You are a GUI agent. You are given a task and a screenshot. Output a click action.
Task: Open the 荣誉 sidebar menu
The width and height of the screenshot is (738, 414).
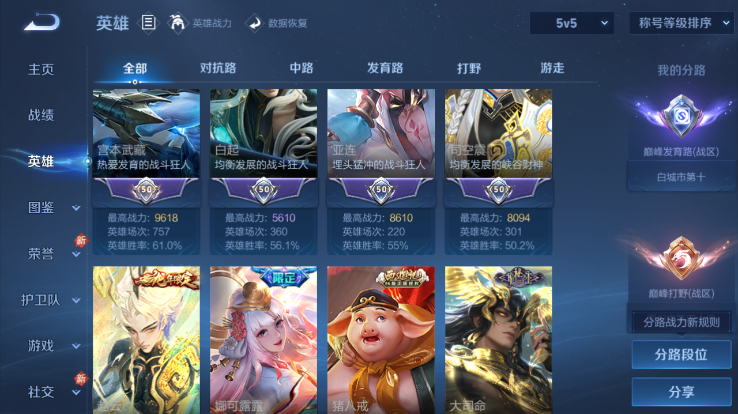tap(47, 253)
